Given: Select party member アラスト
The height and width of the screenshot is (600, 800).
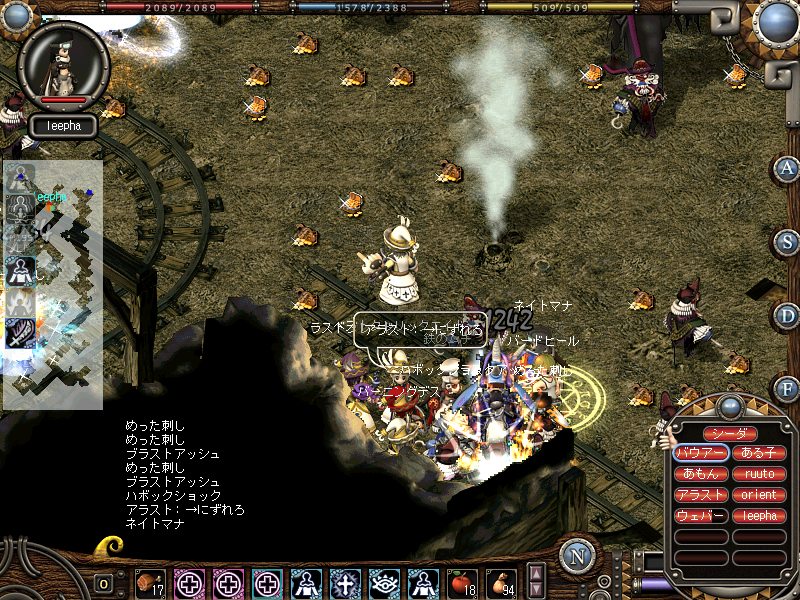Looking at the screenshot, I should (700, 495).
